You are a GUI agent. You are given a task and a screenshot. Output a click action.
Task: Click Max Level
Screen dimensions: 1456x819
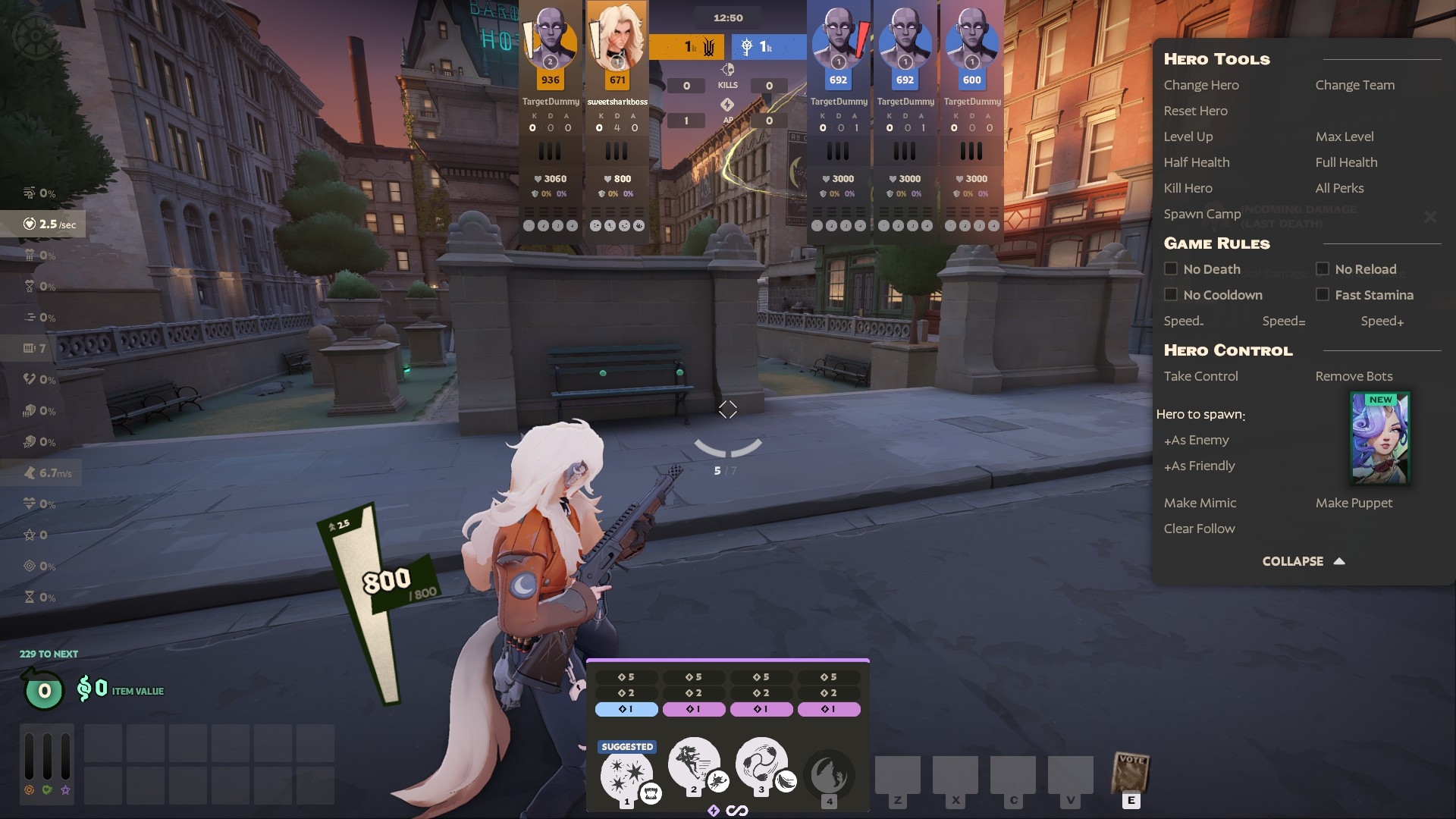1344,136
